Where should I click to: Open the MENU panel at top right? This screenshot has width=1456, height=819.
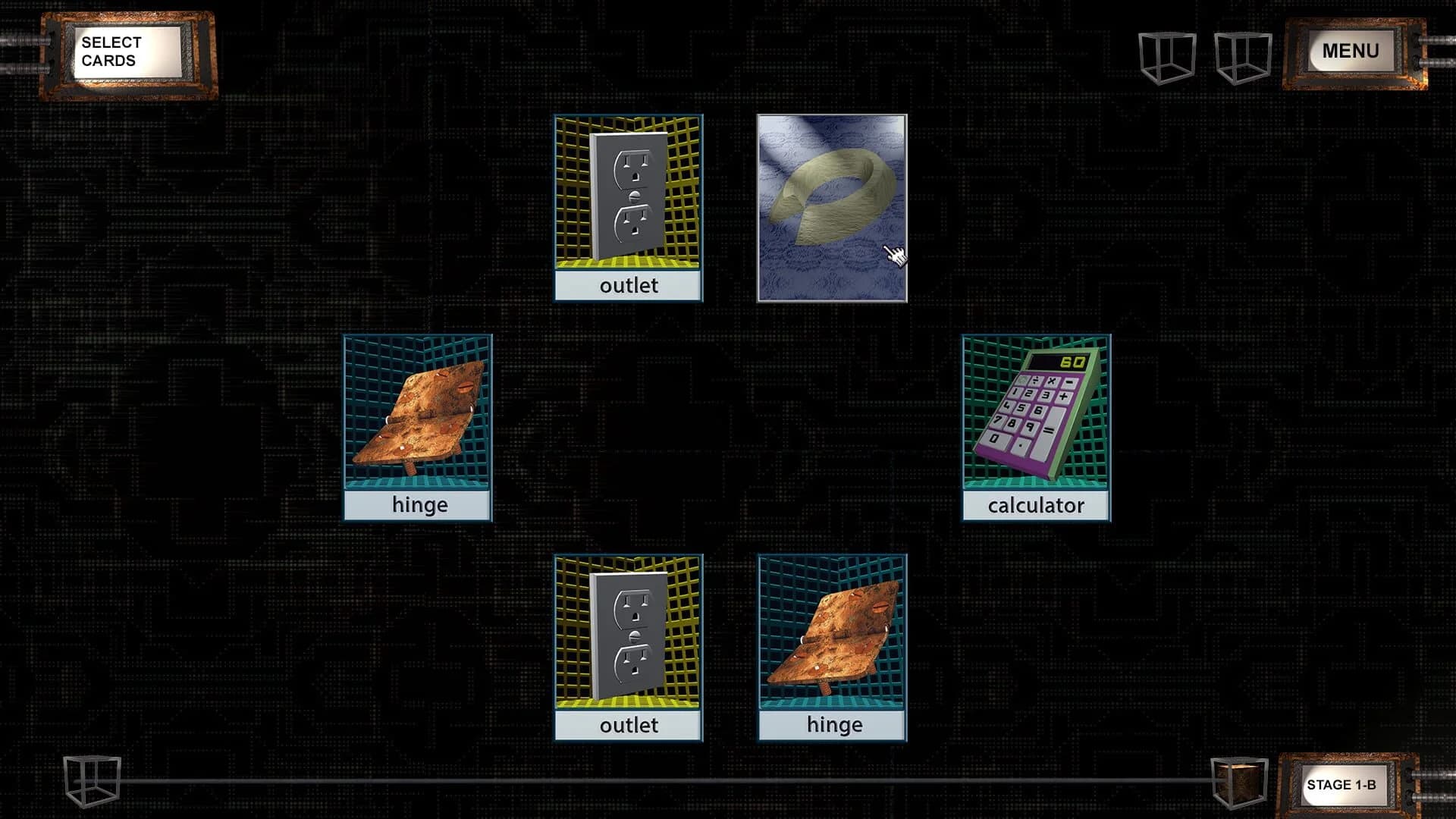(1351, 51)
